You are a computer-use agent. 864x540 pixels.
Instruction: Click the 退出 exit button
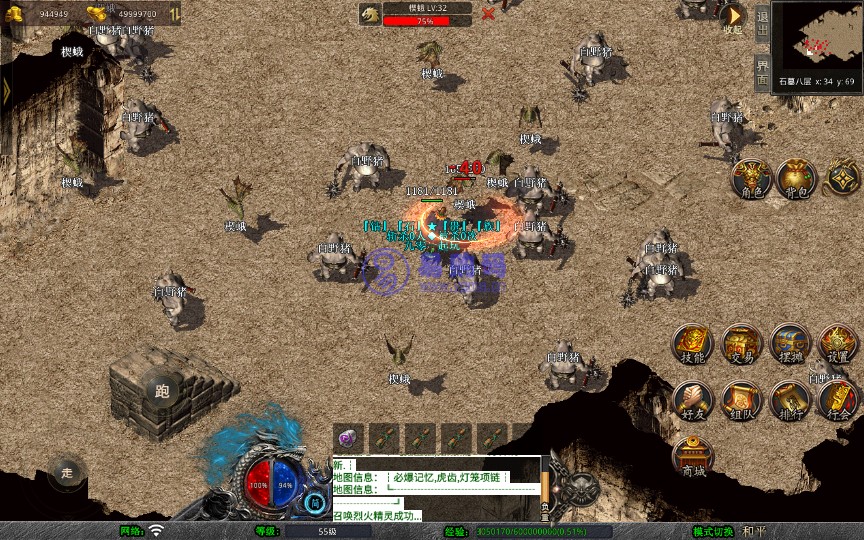[x=762, y=20]
